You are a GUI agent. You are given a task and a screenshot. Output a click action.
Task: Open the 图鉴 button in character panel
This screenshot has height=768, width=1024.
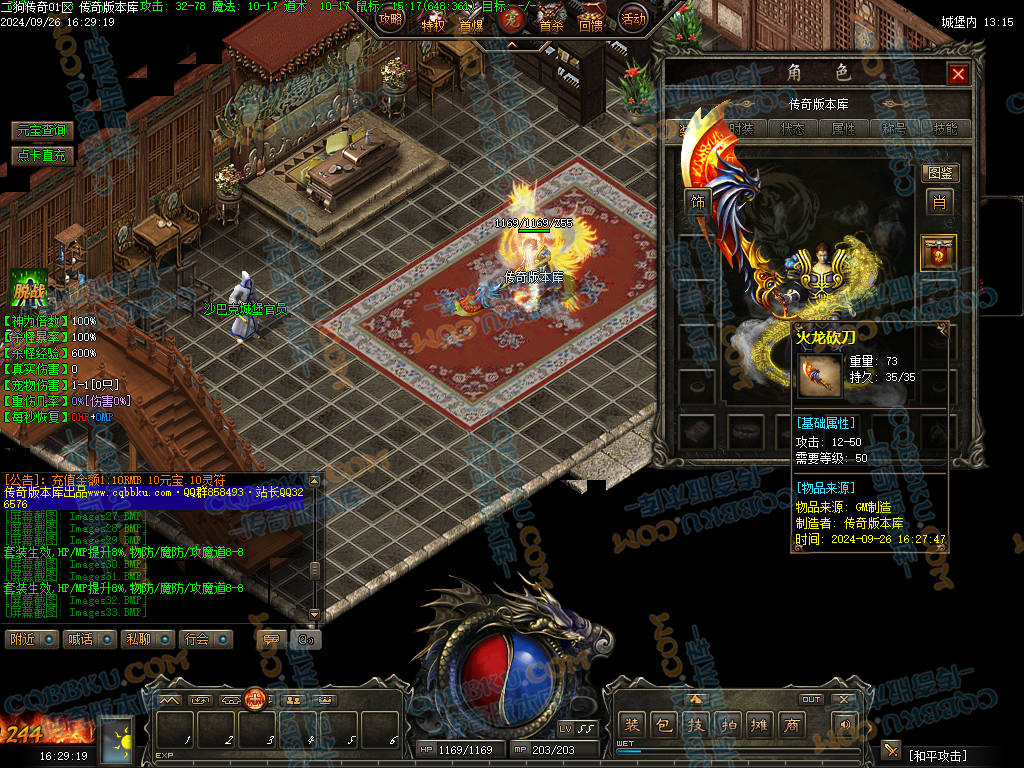pyautogui.click(x=939, y=173)
